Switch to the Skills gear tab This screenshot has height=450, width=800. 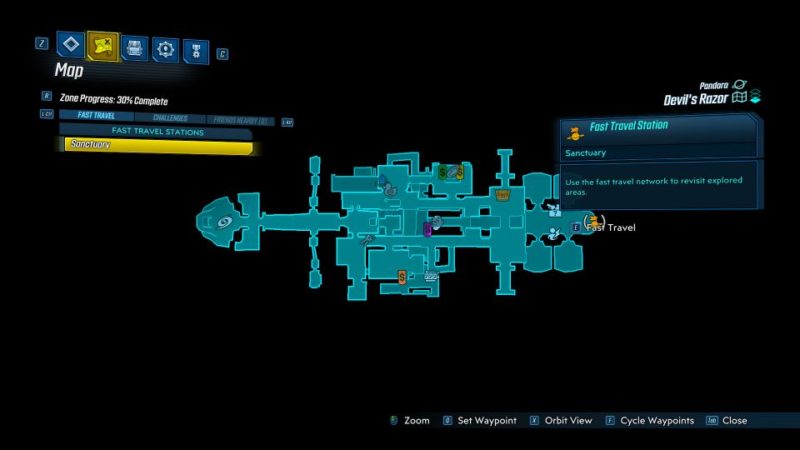click(x=165, y=46)
